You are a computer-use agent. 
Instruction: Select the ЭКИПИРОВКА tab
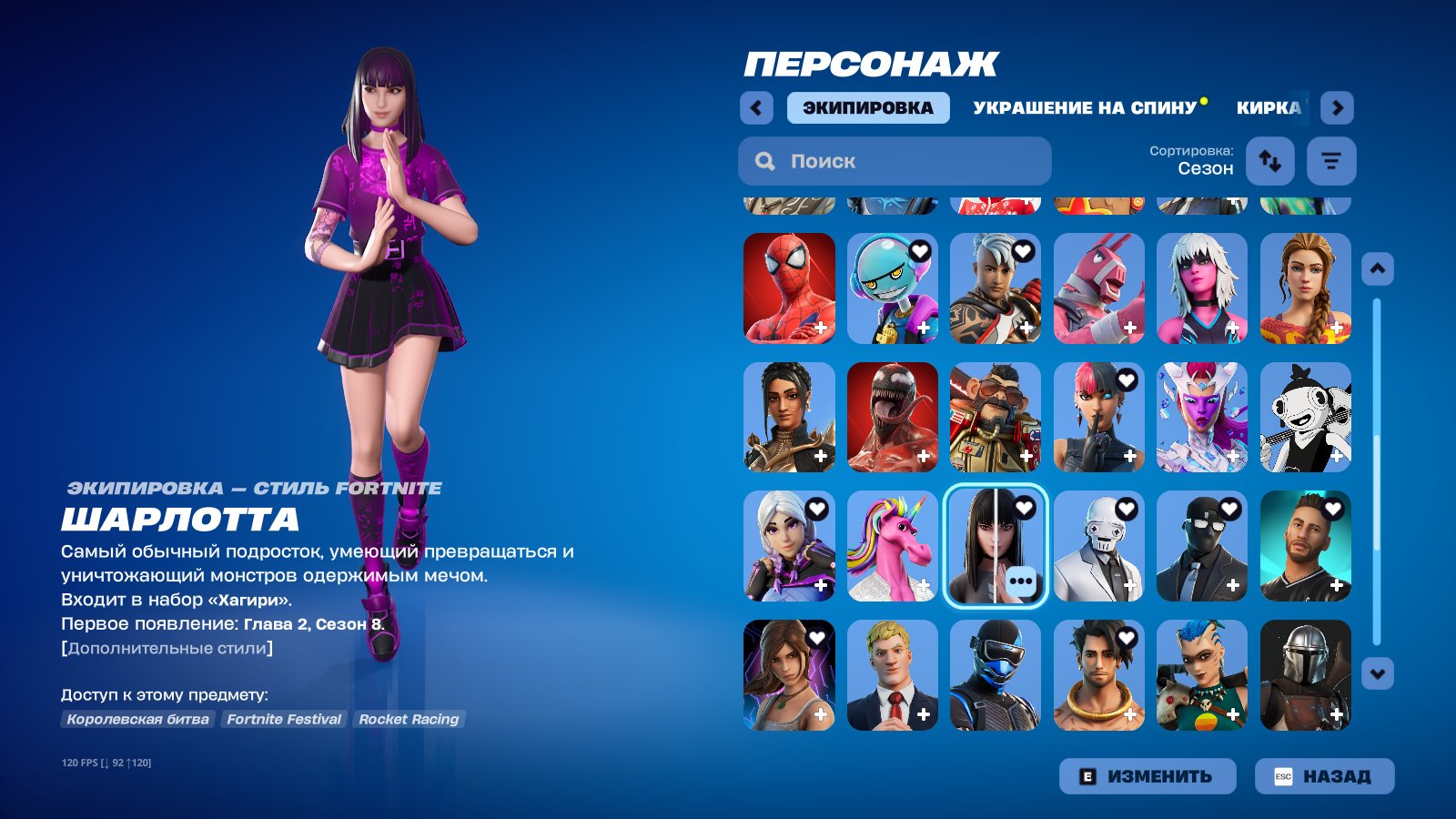(867, 107)
